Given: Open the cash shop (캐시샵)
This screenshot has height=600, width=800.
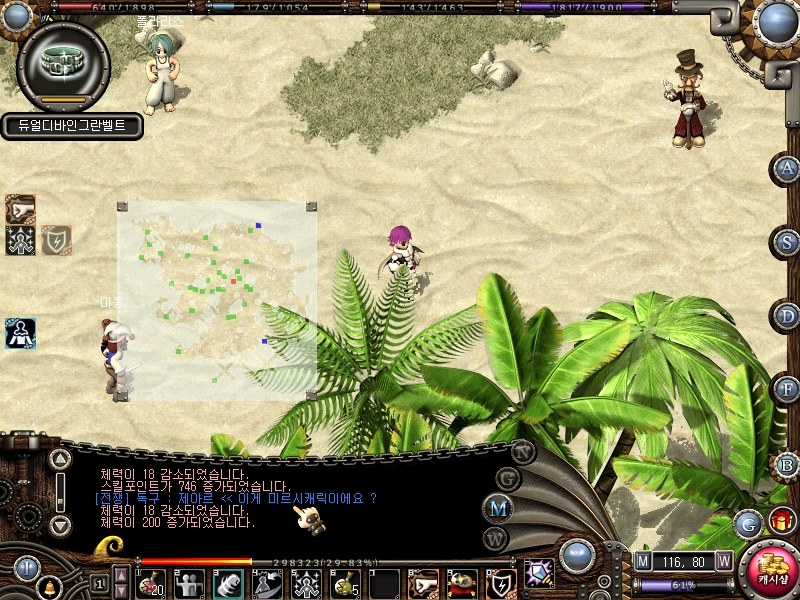Looking at the screenshot, I should [769, 570].
